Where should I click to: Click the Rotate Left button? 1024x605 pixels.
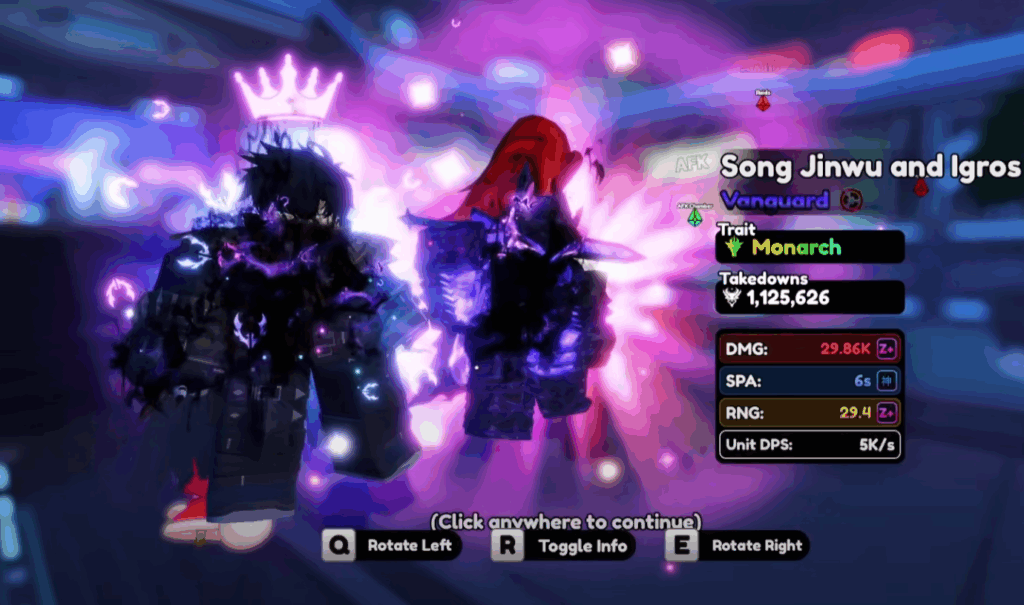point(393,546)
